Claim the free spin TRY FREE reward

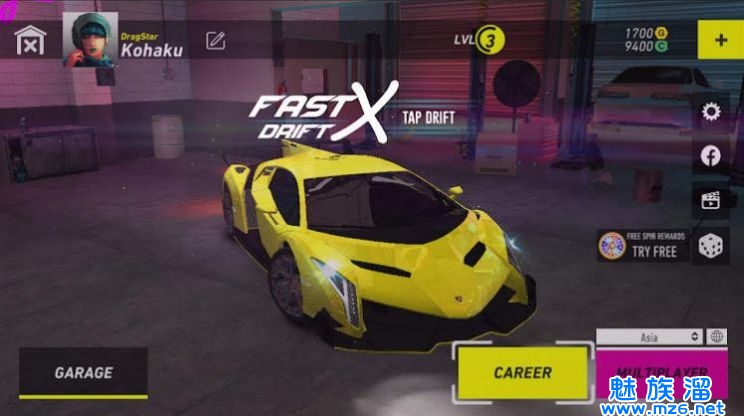click(x=642, y=245)
